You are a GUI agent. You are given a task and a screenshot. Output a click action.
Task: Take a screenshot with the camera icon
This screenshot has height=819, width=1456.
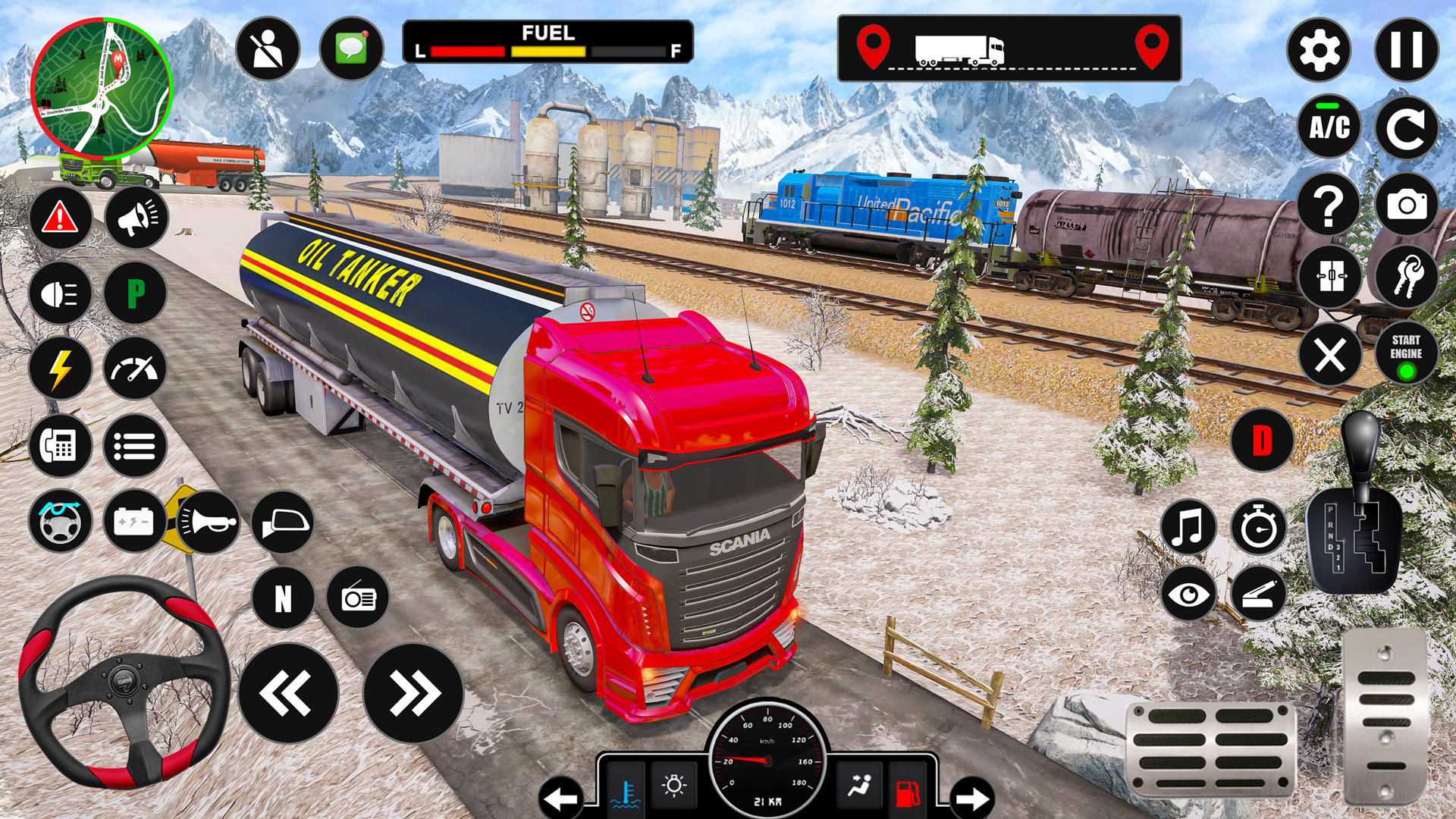(x=1406, y=205)
